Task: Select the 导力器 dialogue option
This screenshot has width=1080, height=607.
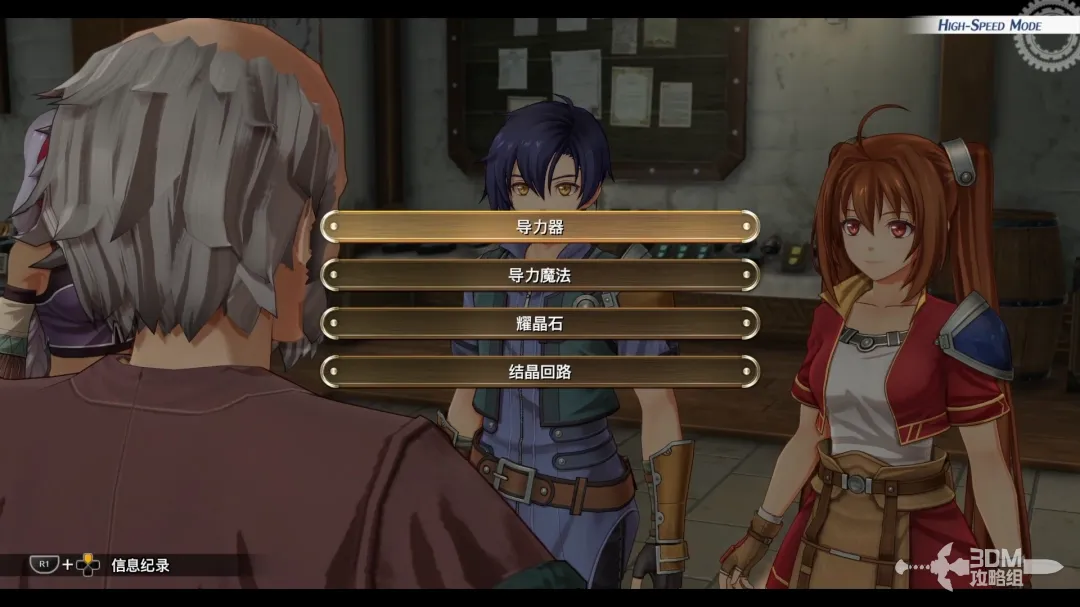Action: tap(540, 227)
